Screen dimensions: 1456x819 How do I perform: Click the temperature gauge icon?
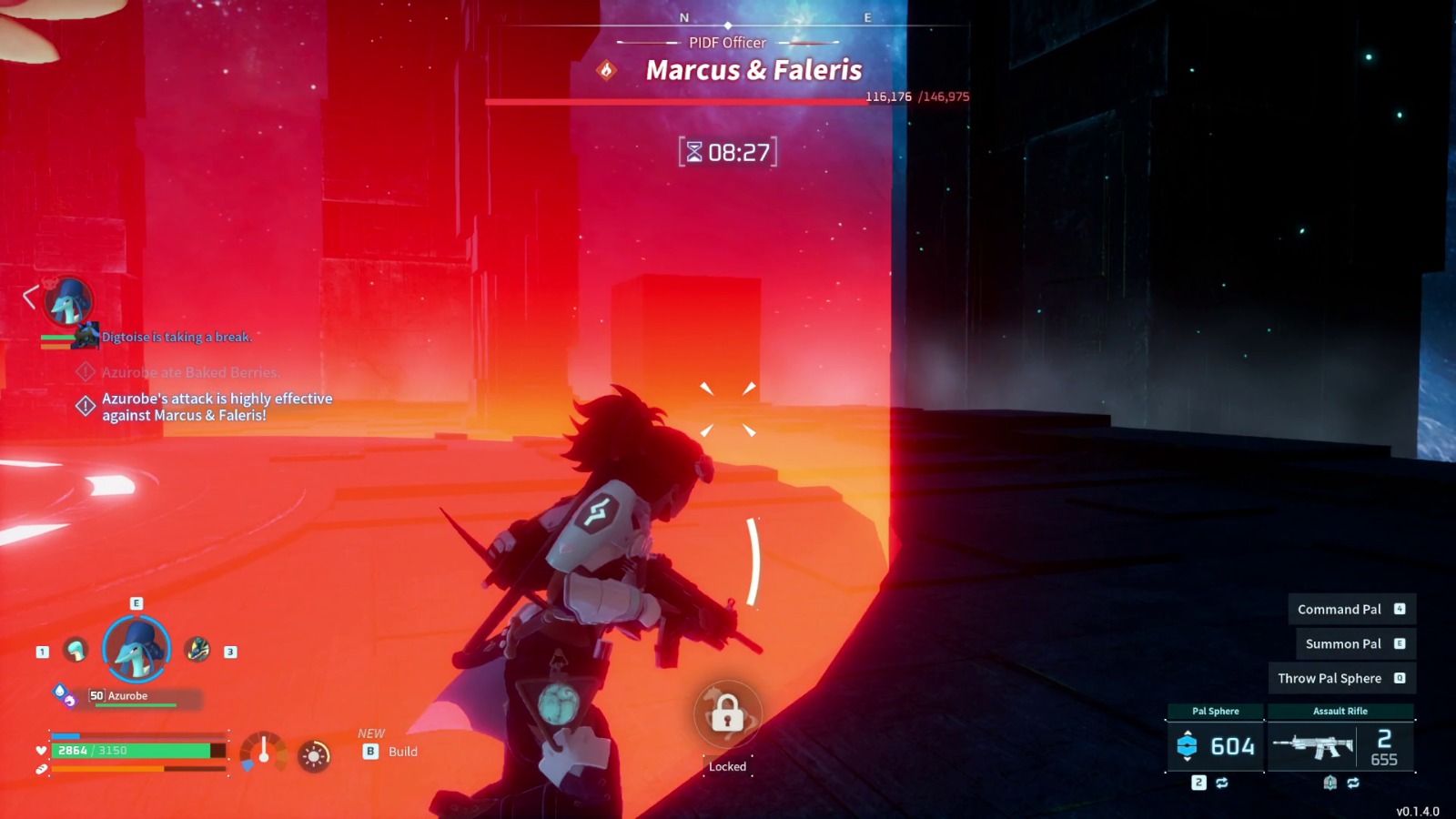click(263, 753)
